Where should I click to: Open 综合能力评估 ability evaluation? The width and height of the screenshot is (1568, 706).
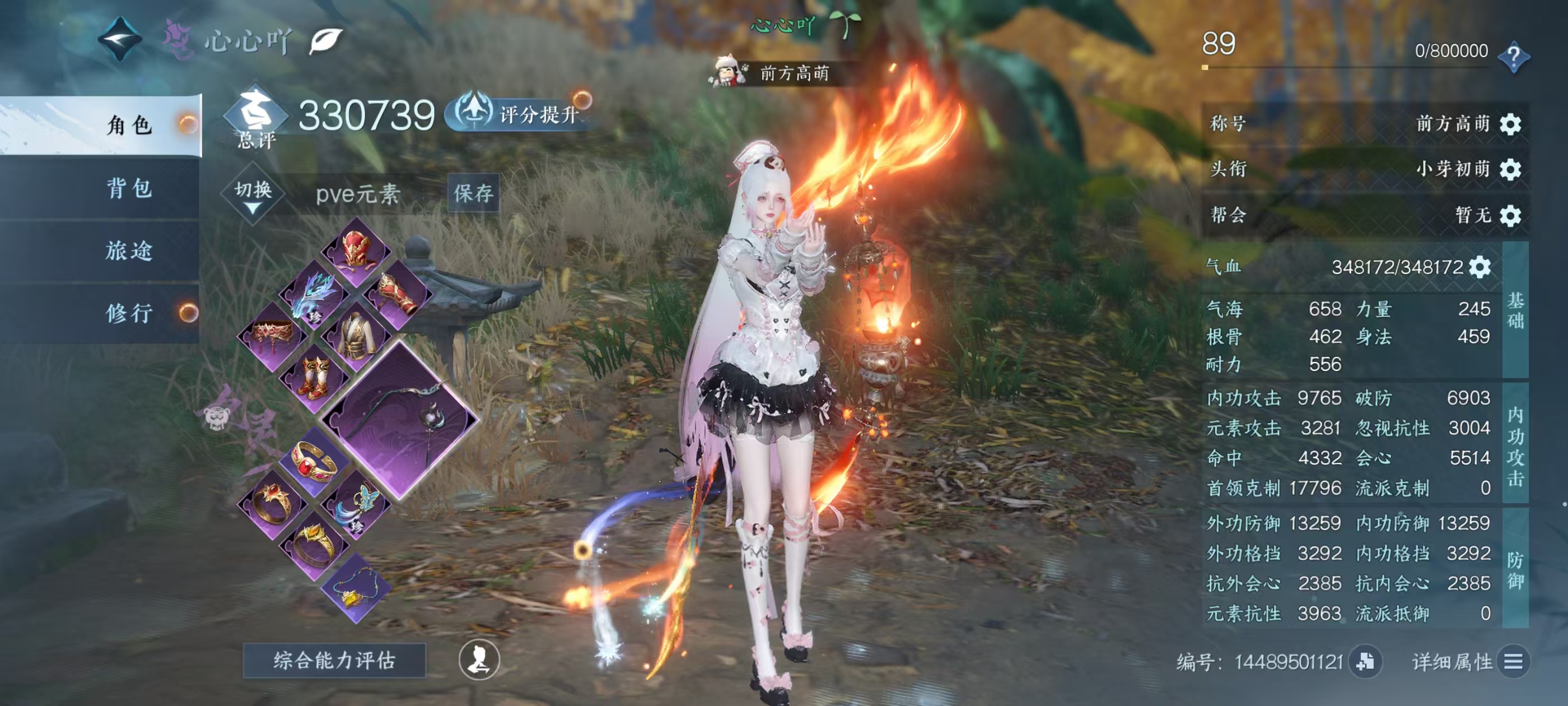click(x=334, y=660)
